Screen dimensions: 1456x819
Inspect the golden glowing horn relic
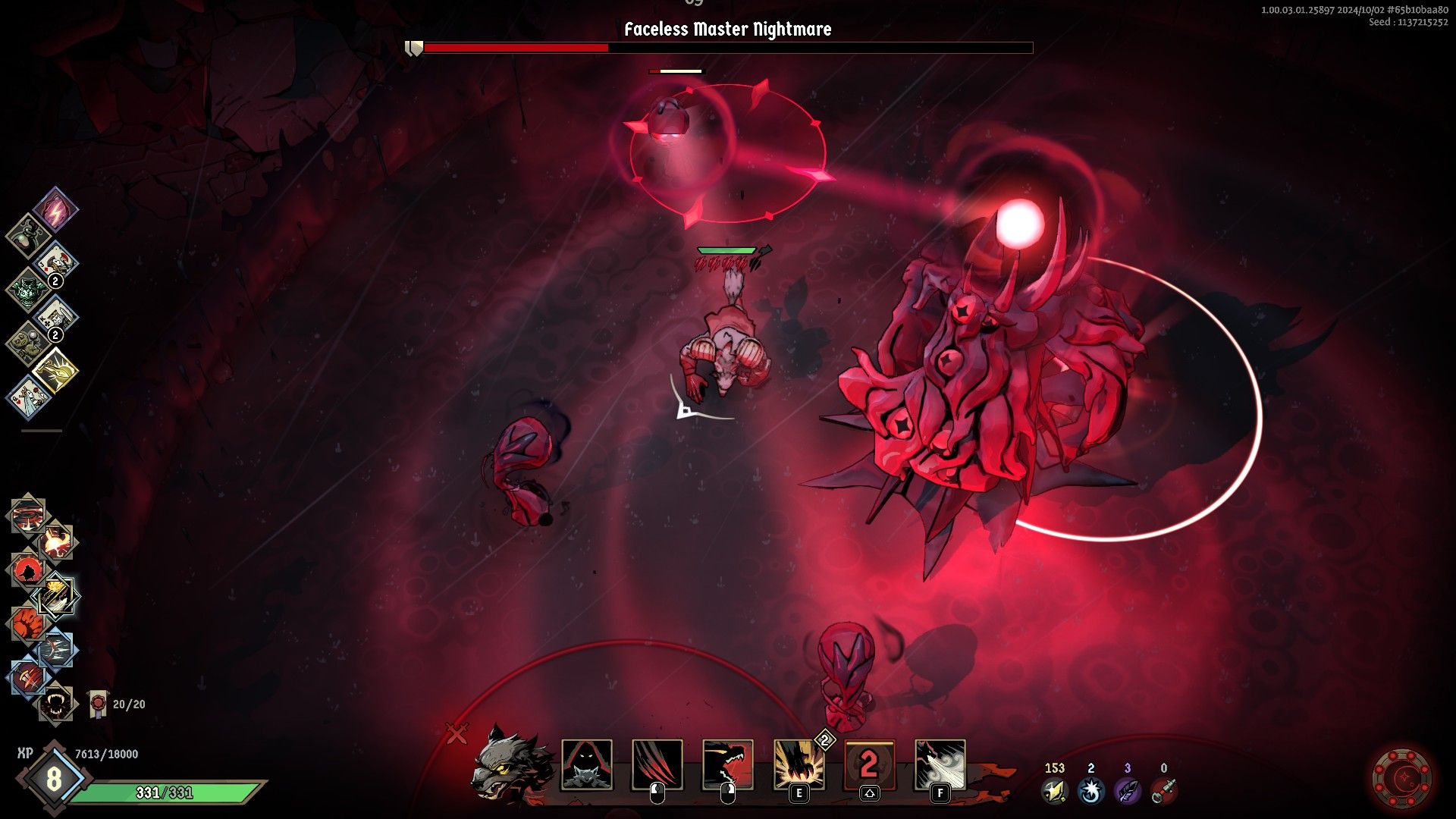tap(56, 370)
